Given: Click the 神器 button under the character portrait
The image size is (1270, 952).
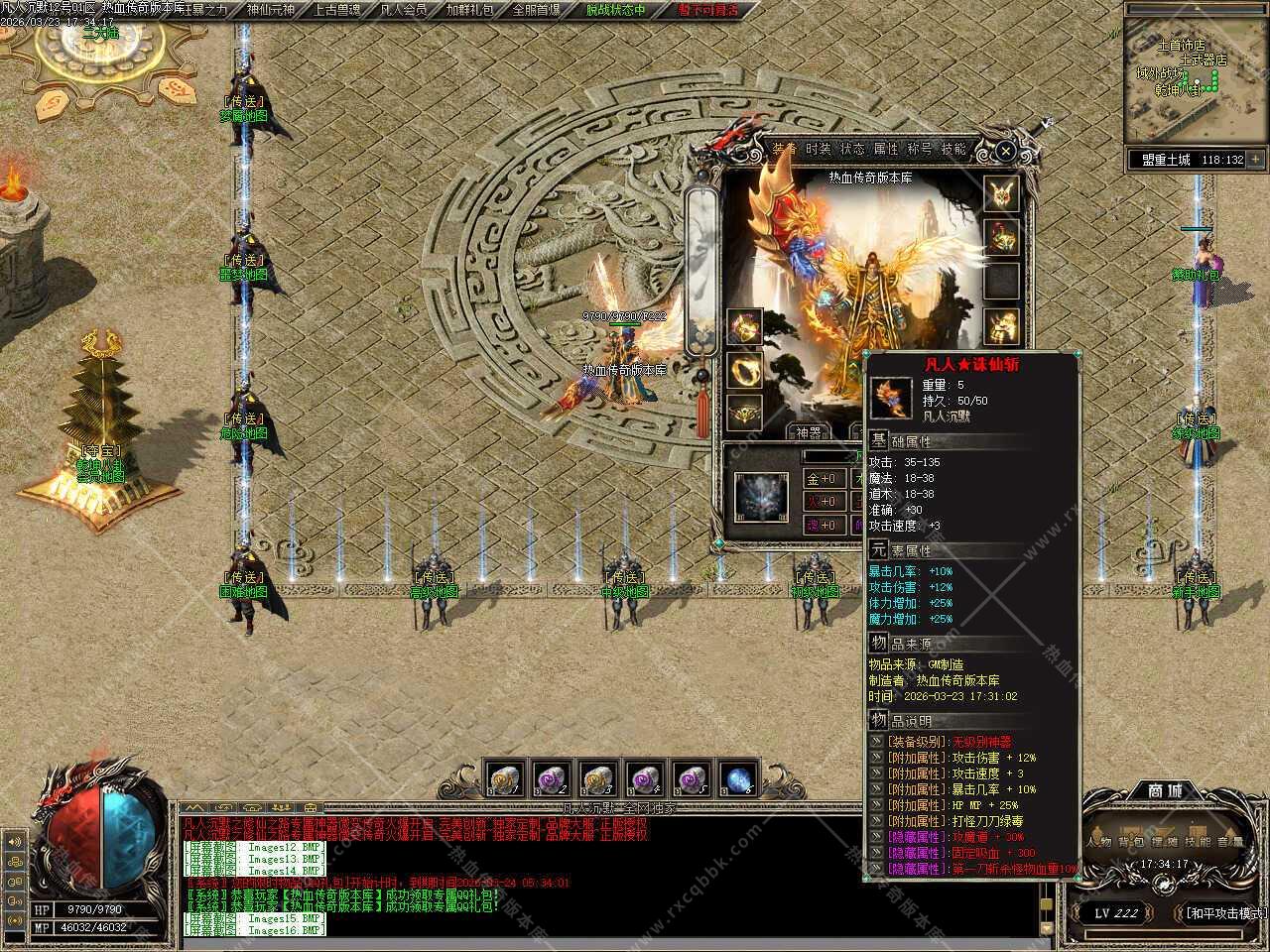Looking at the screenshot, I should (809, 432).
